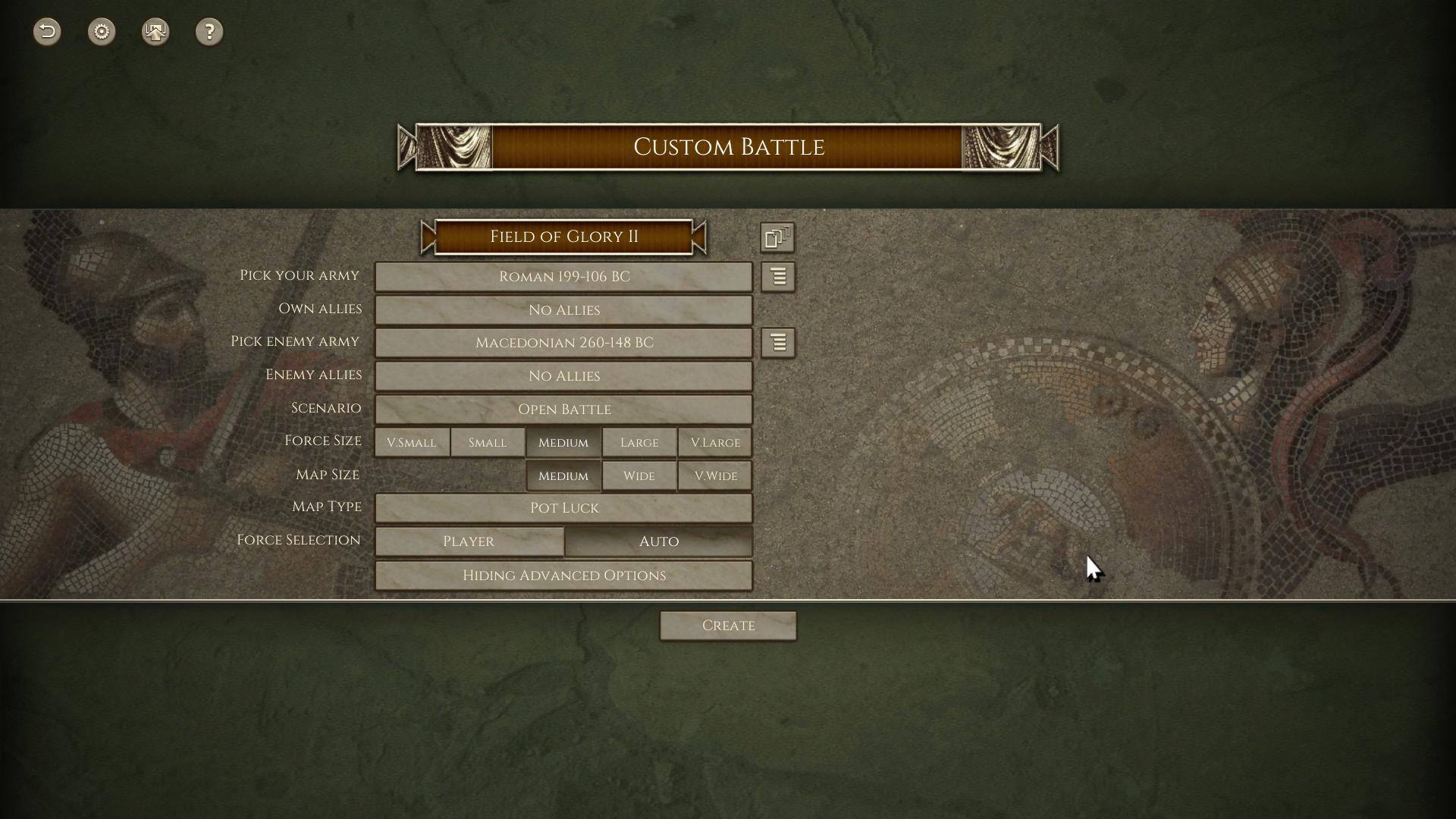Click the Field of Glory II module selector

coord(563,237)
